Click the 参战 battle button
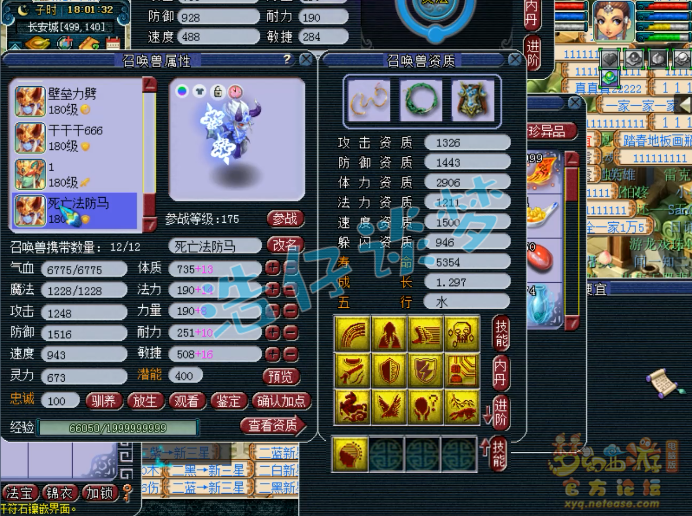The width and height of the screenshot is (692, 516). click(285, 218)
